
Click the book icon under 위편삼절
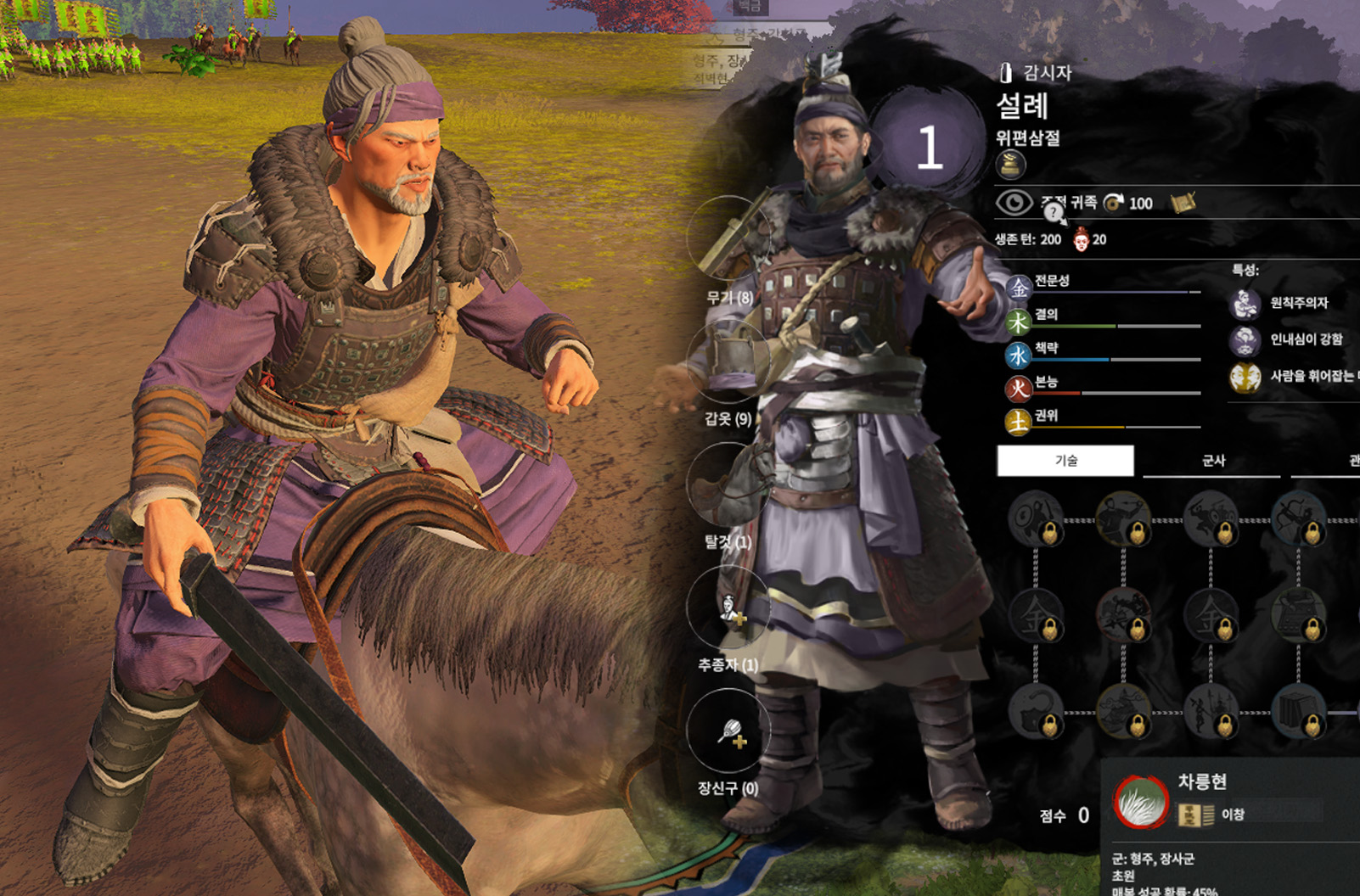(x=1010, y=165)
